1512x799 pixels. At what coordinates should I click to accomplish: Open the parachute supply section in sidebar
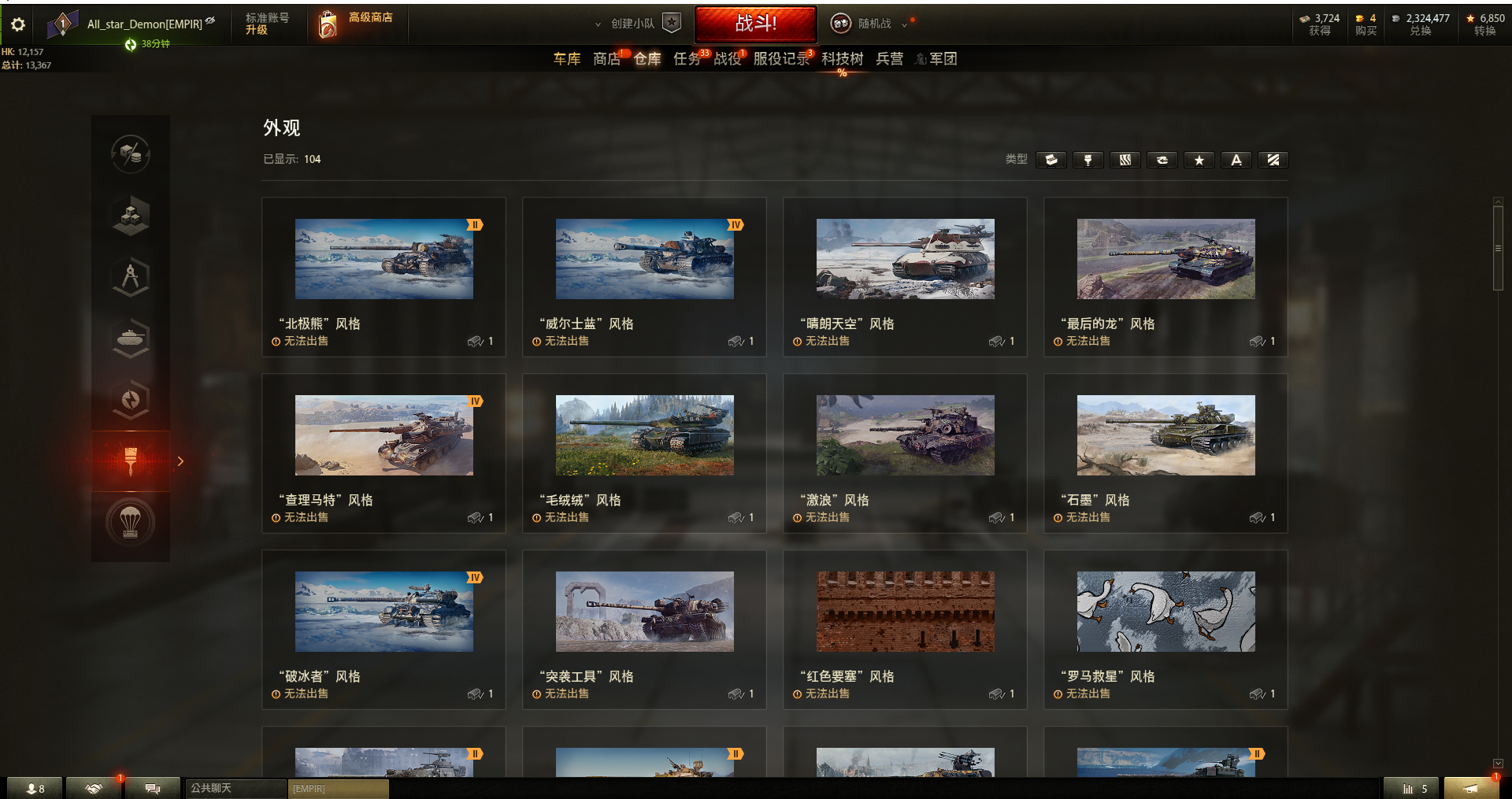(131, 522)
